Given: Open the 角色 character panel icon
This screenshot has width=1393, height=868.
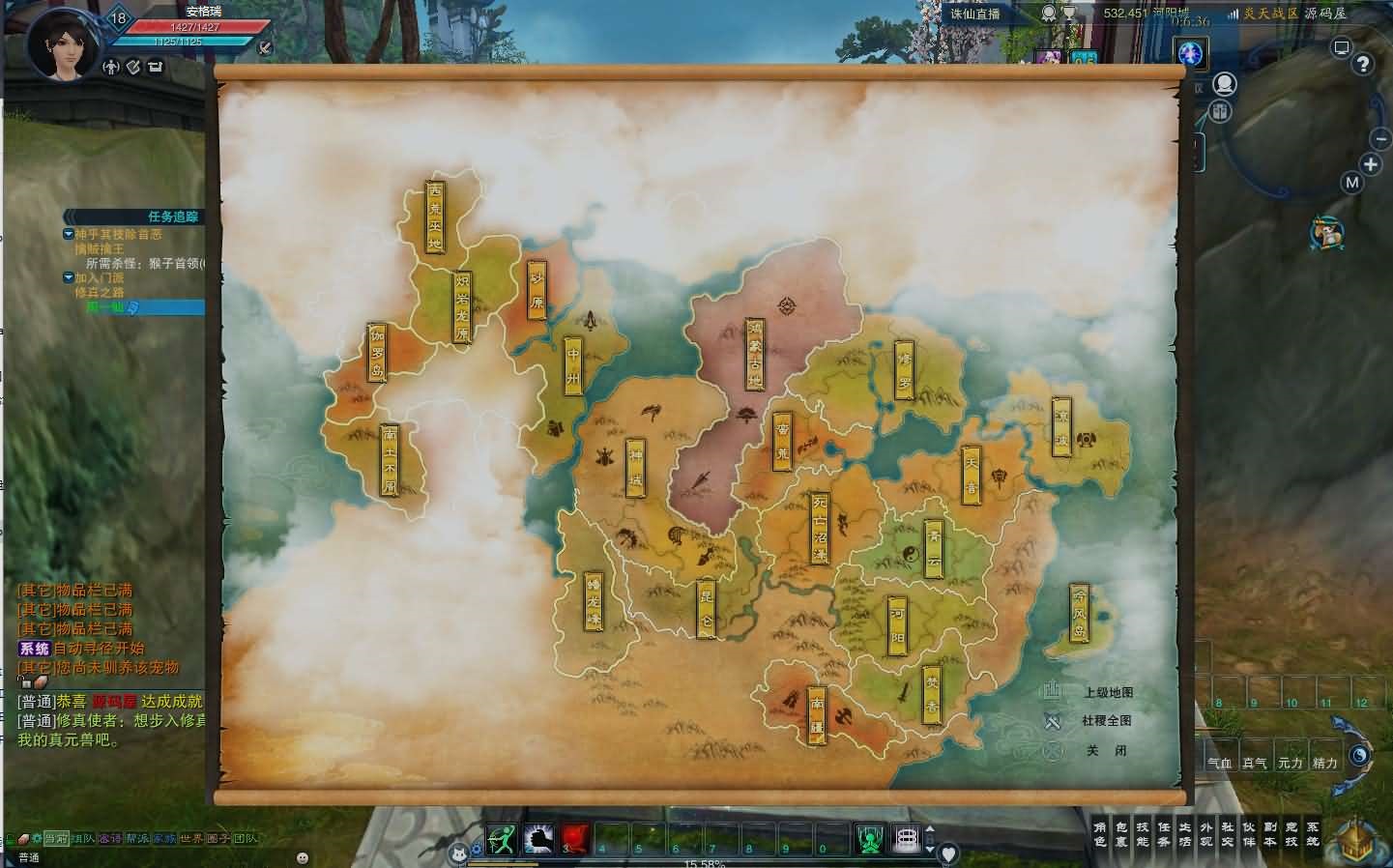Looking at the screenshot, I should [x=1099, y=833].
